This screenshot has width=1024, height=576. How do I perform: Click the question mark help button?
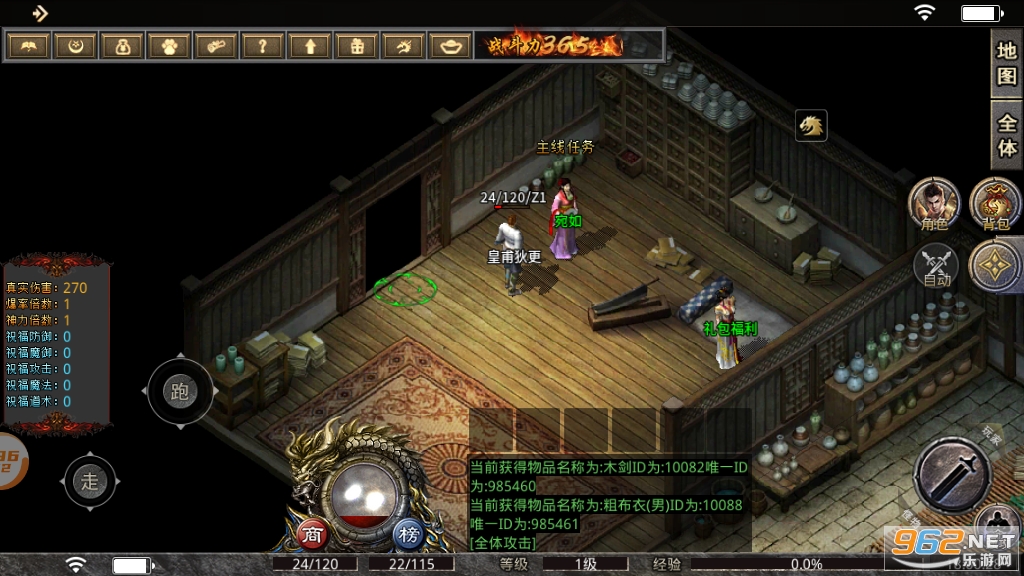[263, 46]
